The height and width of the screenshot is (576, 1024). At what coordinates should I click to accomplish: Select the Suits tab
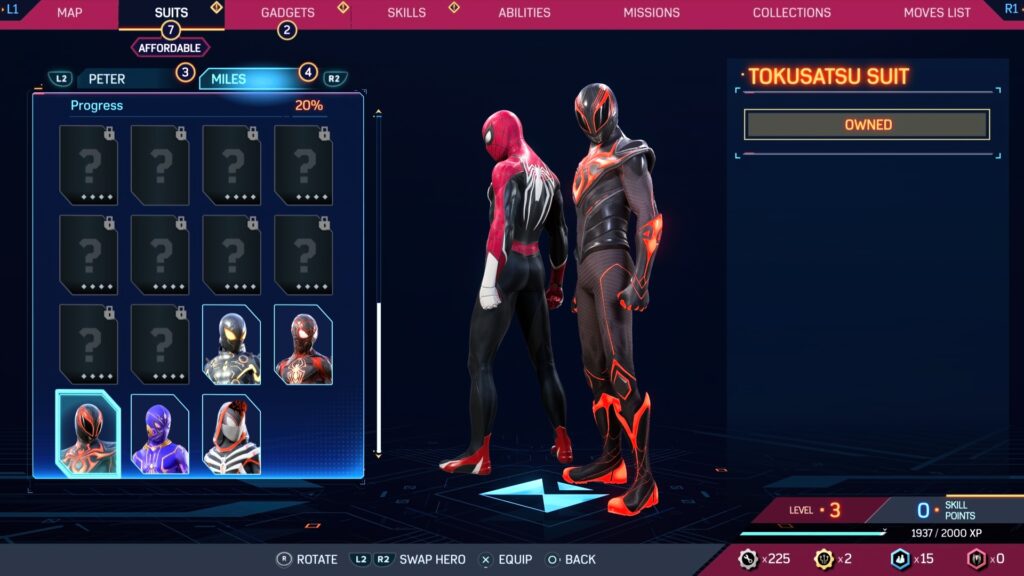[171, 13]
